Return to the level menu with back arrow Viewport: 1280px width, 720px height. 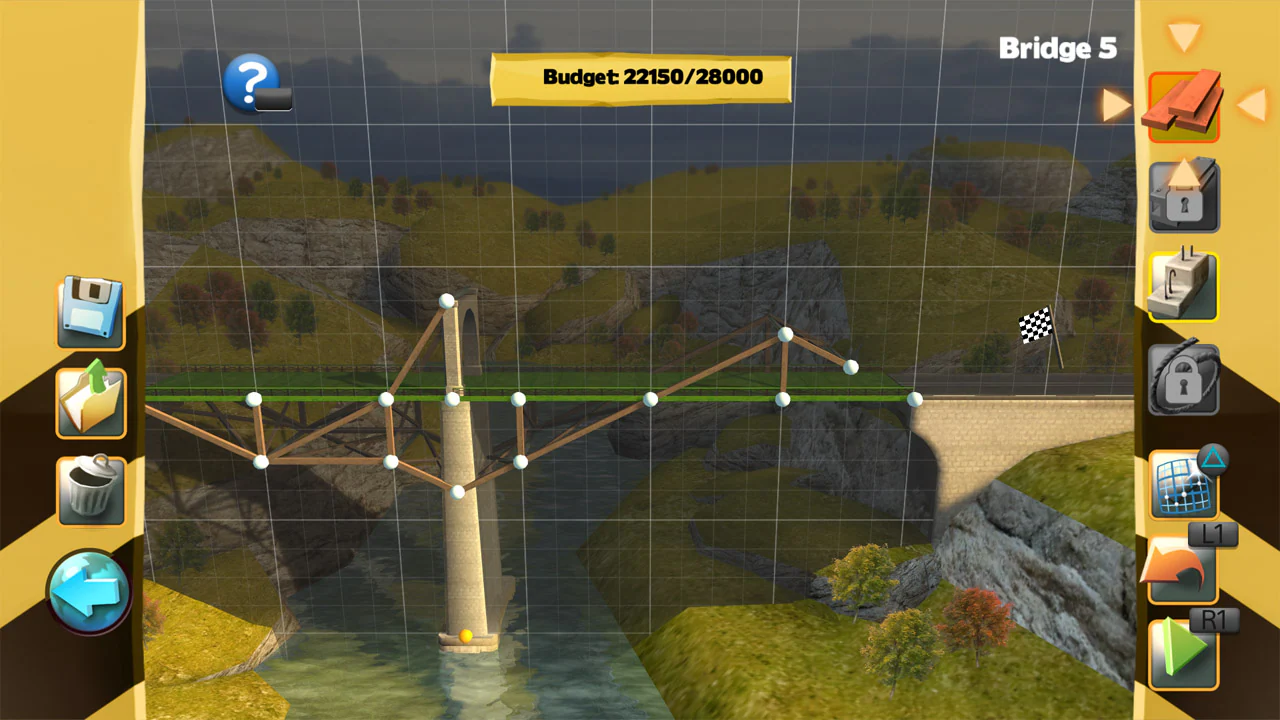pyautogui.click(x=90, y=590)
